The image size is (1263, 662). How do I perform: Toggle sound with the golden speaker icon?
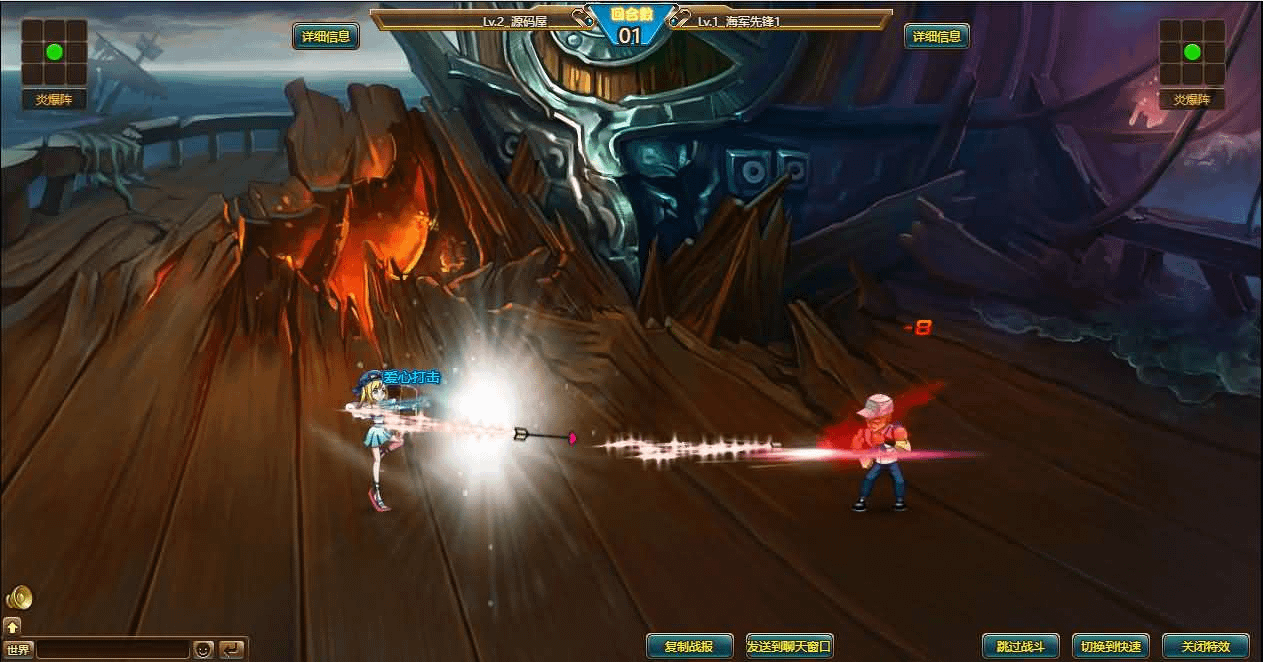tap(19, 598)
